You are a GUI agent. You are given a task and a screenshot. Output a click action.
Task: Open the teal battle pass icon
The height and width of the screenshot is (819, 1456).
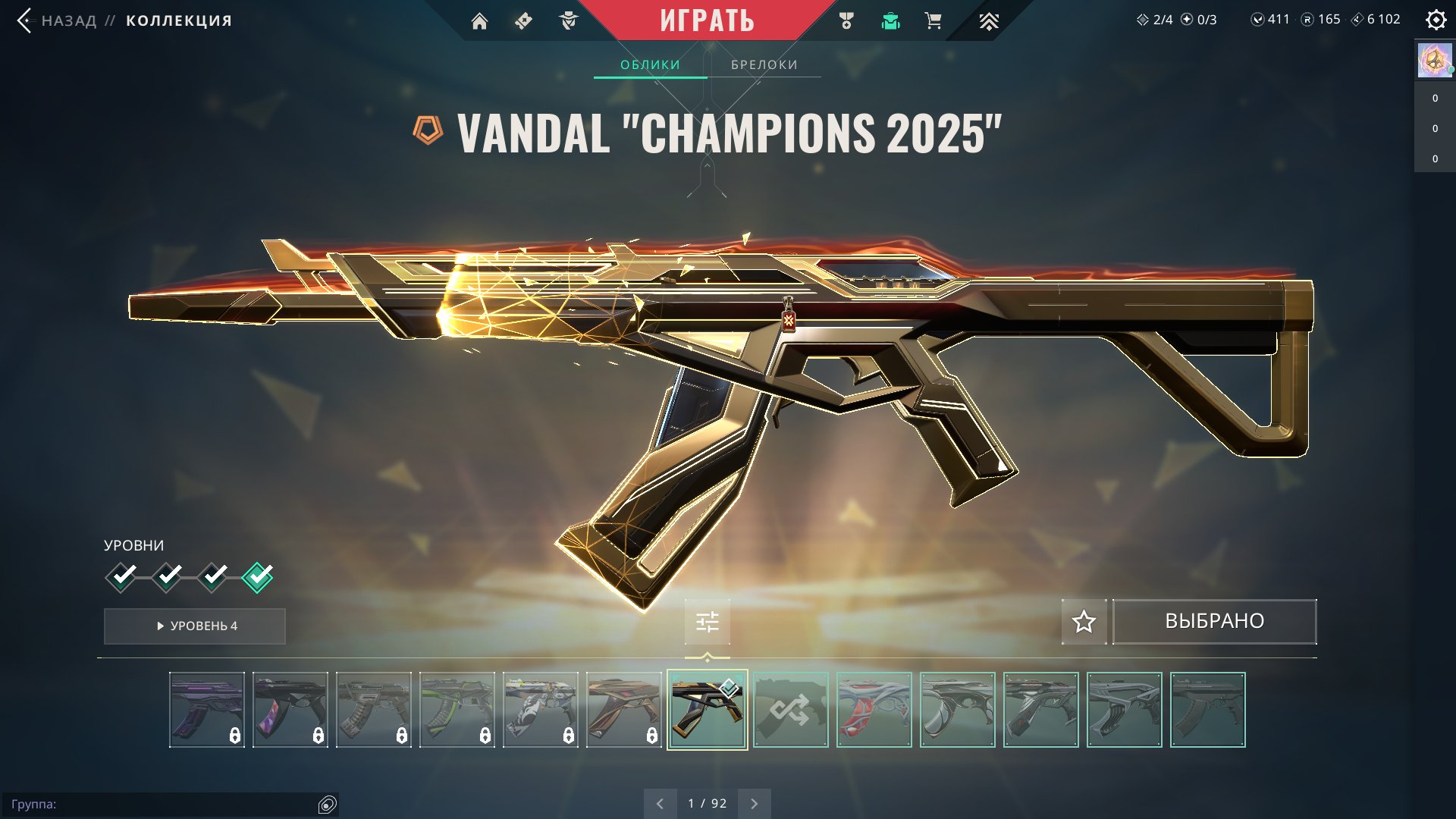(x=890, y=21)
